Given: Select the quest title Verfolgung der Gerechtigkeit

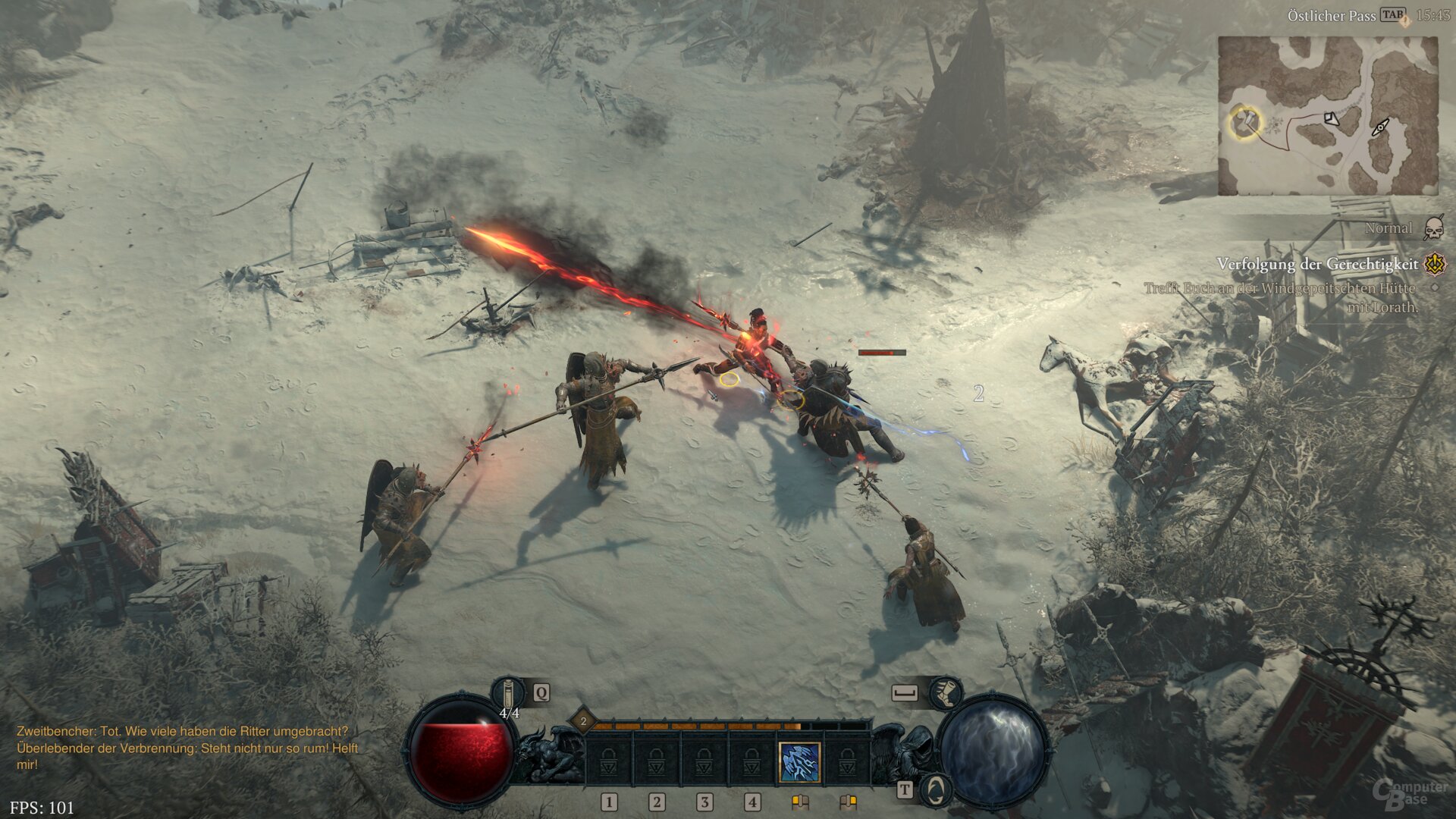Looking at the screenshot, I should click(x=1318, y=265).
